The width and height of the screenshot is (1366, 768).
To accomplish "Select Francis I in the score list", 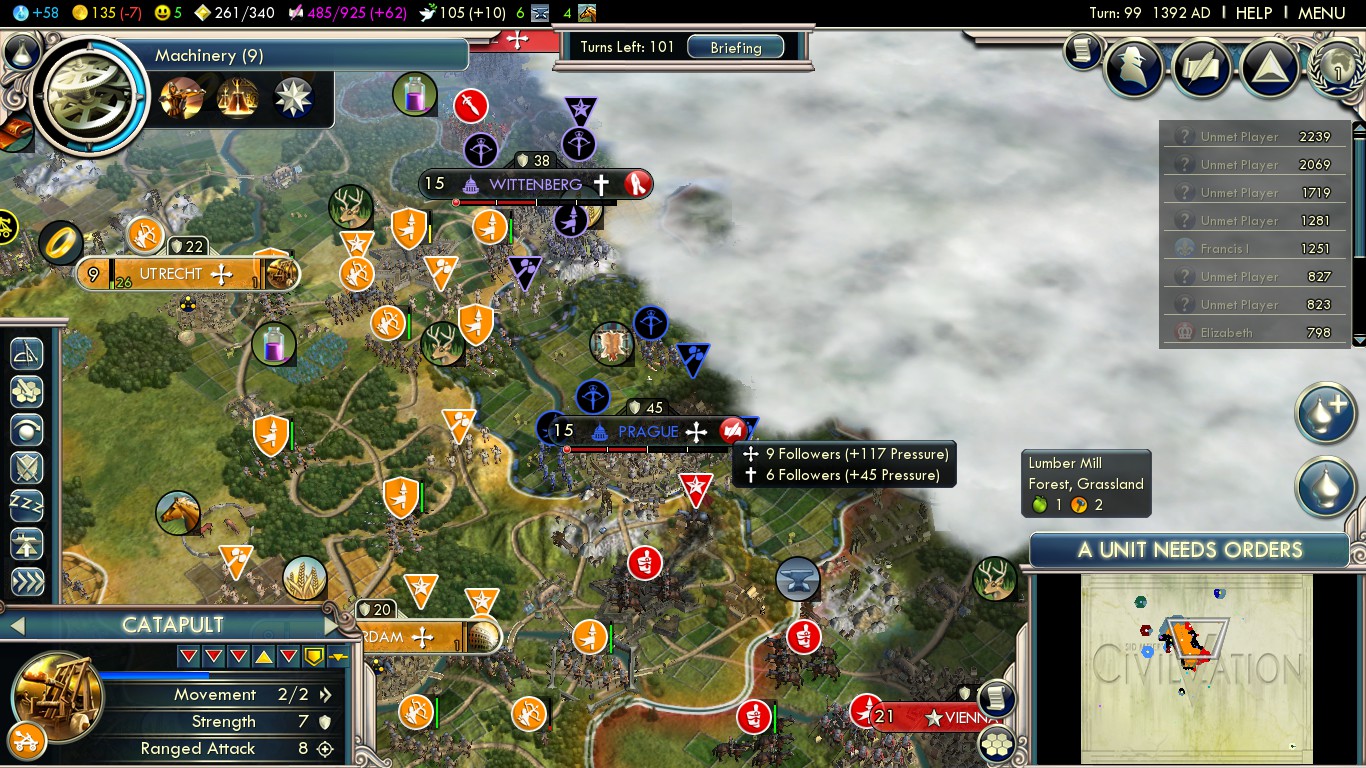I will click(1229, 249).
